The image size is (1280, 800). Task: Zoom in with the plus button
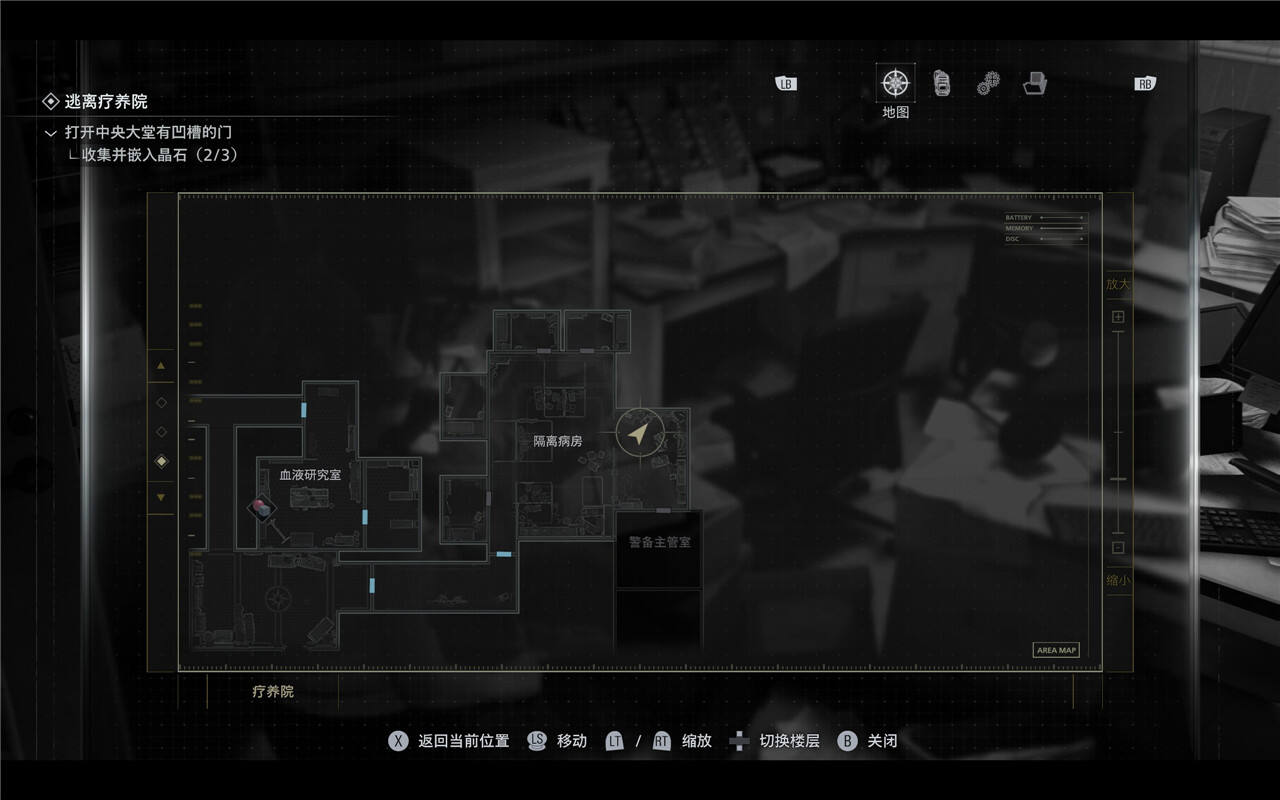click(x=1118, y=317)
